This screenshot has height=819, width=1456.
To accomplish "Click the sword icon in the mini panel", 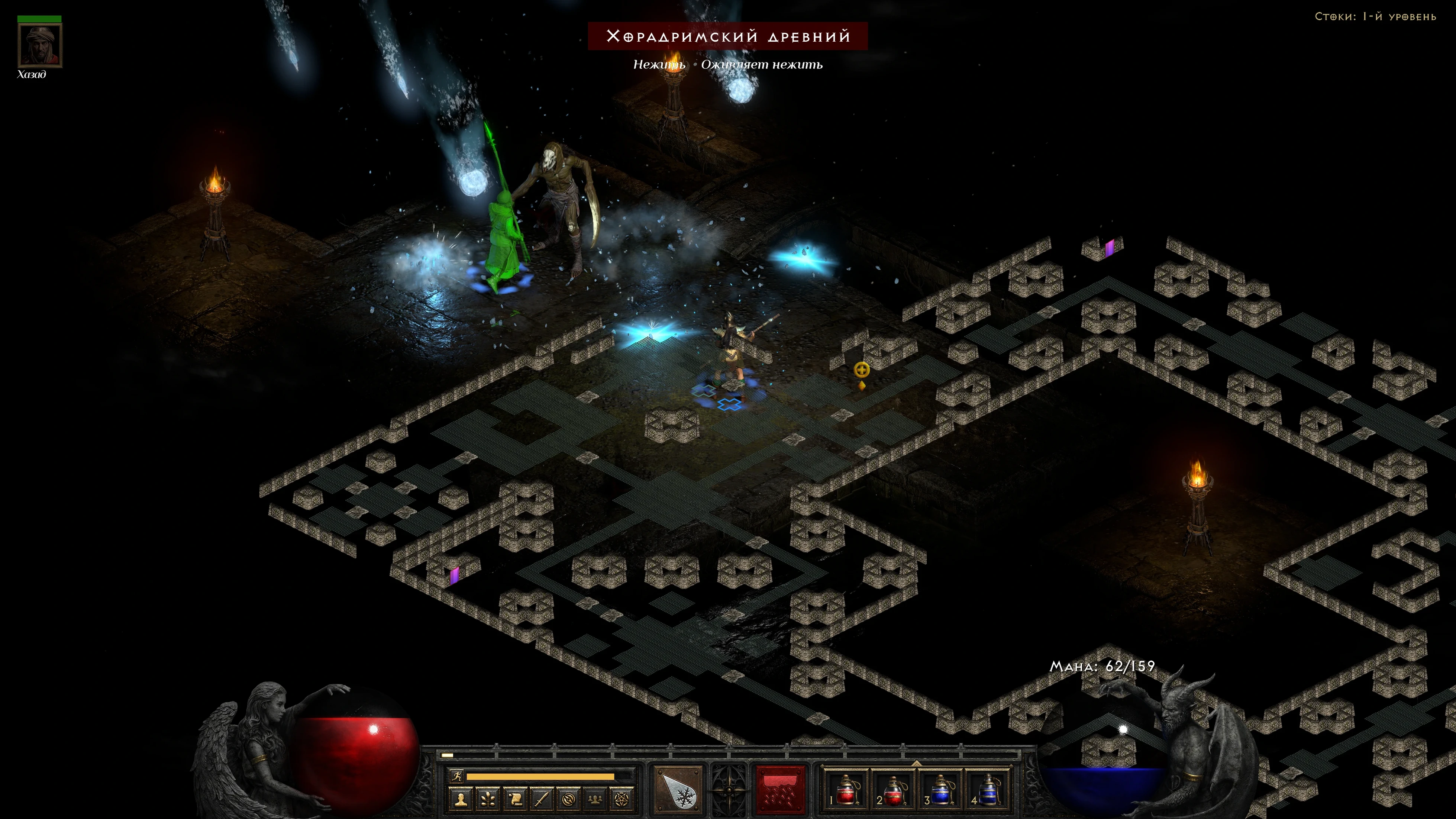I will click(x=542, y=799).
